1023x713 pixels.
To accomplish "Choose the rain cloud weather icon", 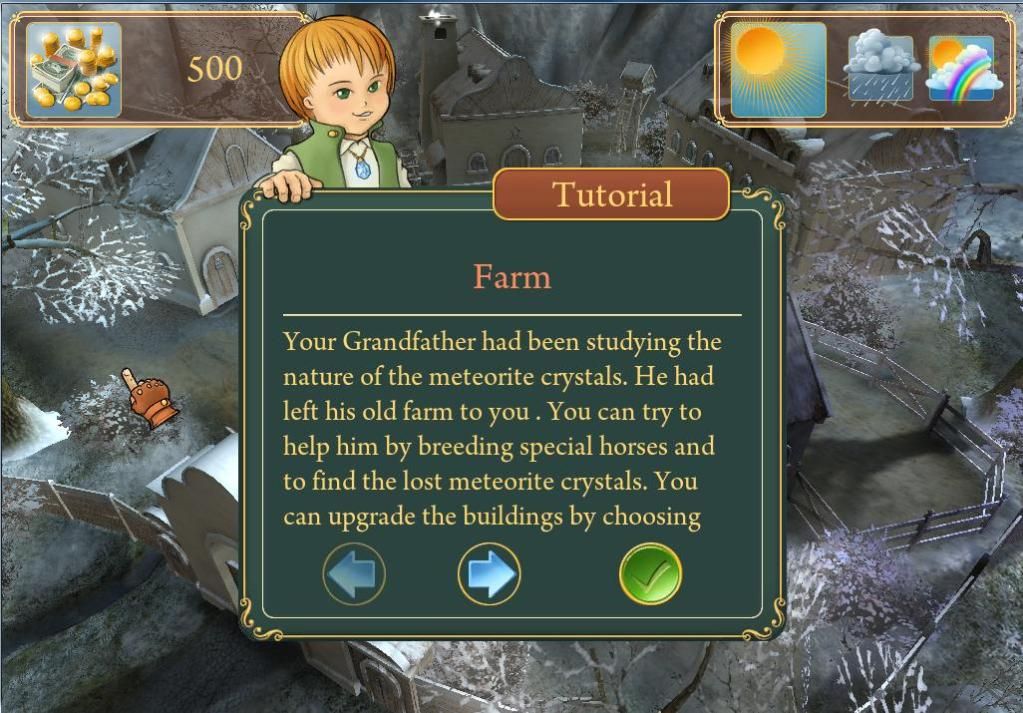I will coord(880,69).
